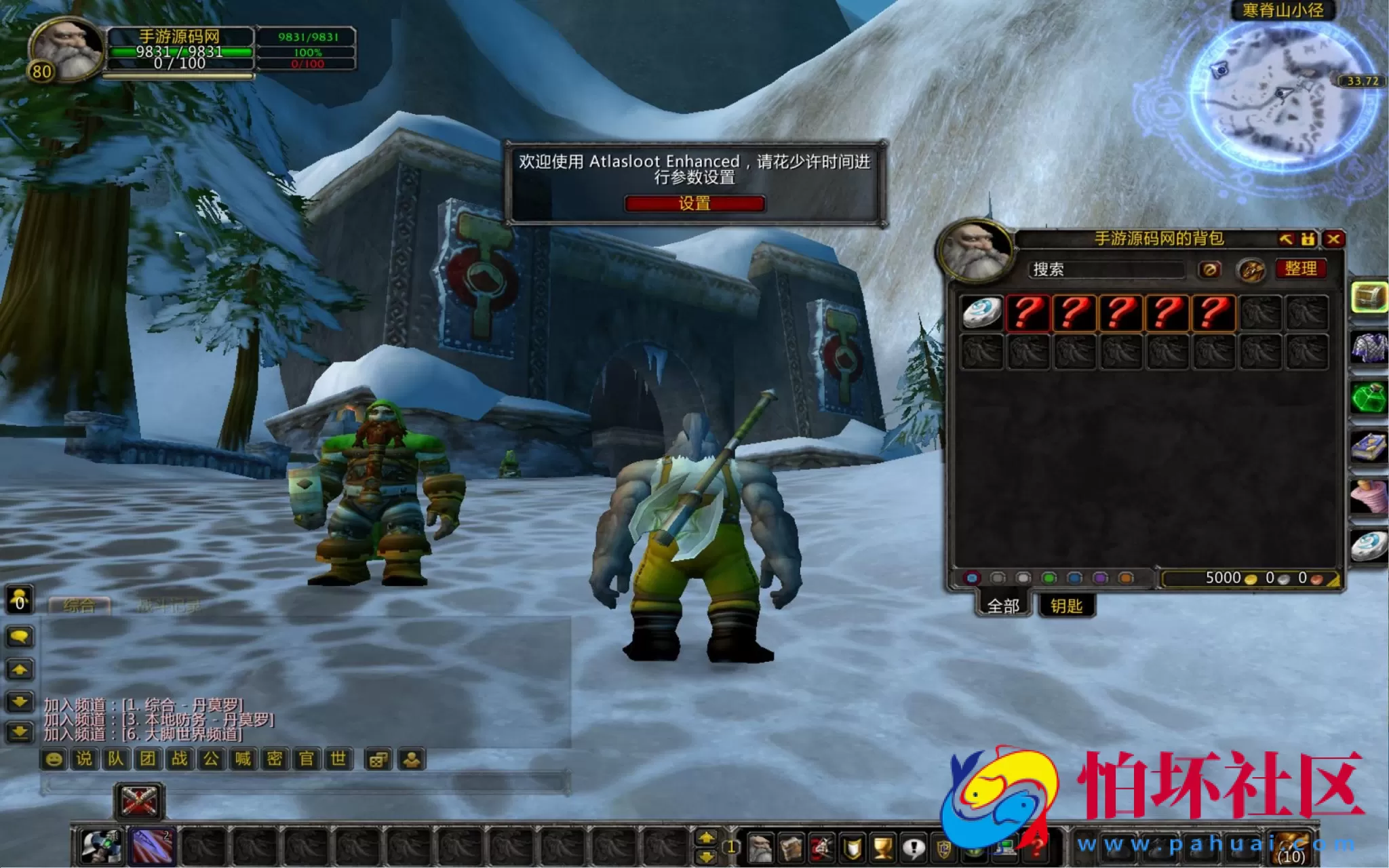Click the chat scroll-down arrow

[20, 703]
